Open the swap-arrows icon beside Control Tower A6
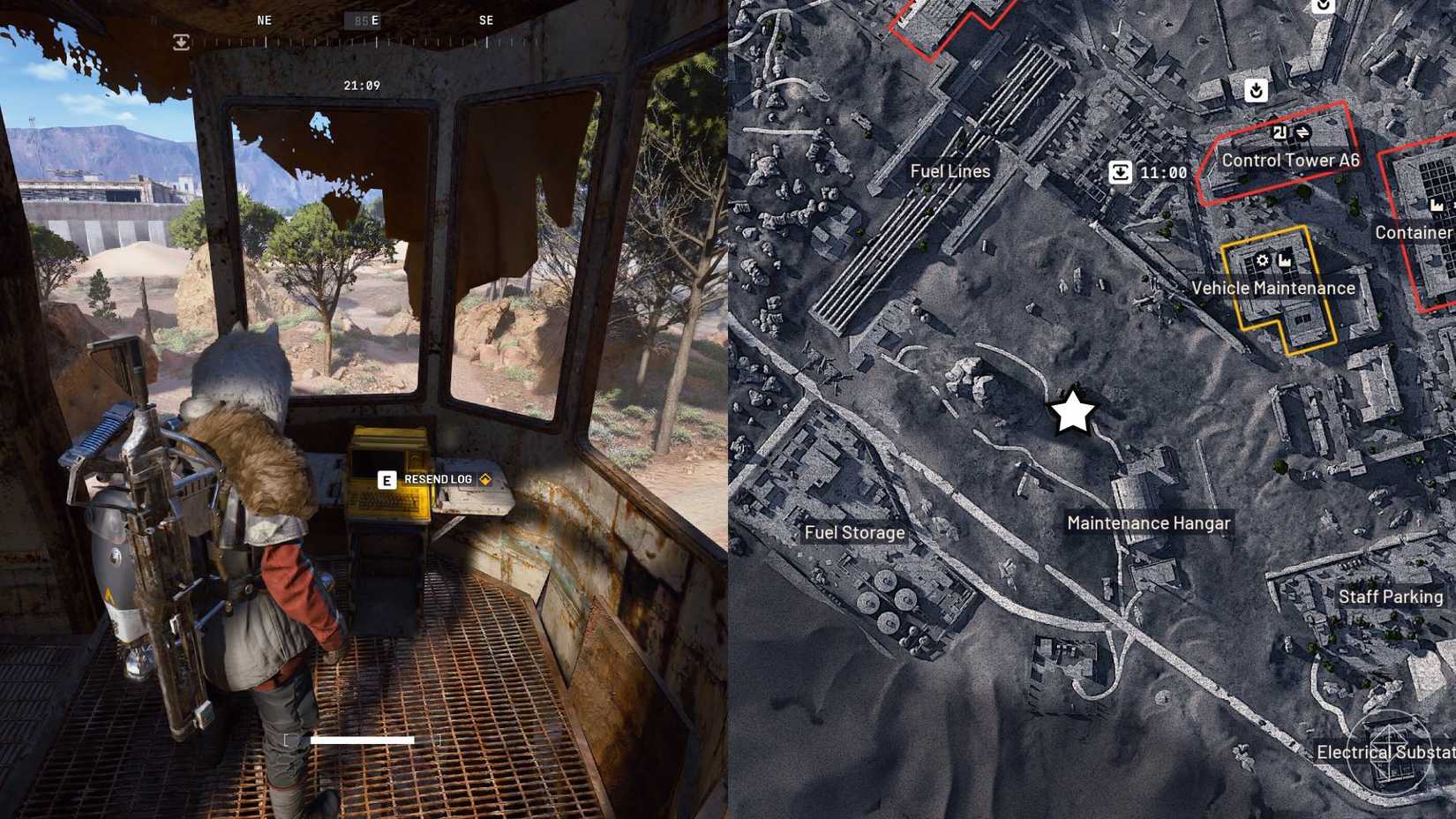 click(1303, 133)
